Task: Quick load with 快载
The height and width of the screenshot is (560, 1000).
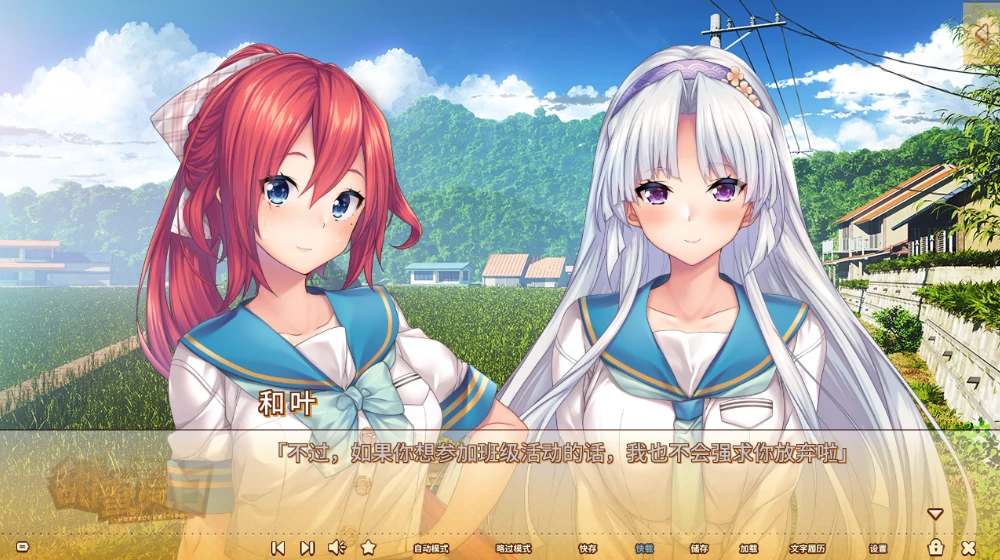Action: pos(645,549)
